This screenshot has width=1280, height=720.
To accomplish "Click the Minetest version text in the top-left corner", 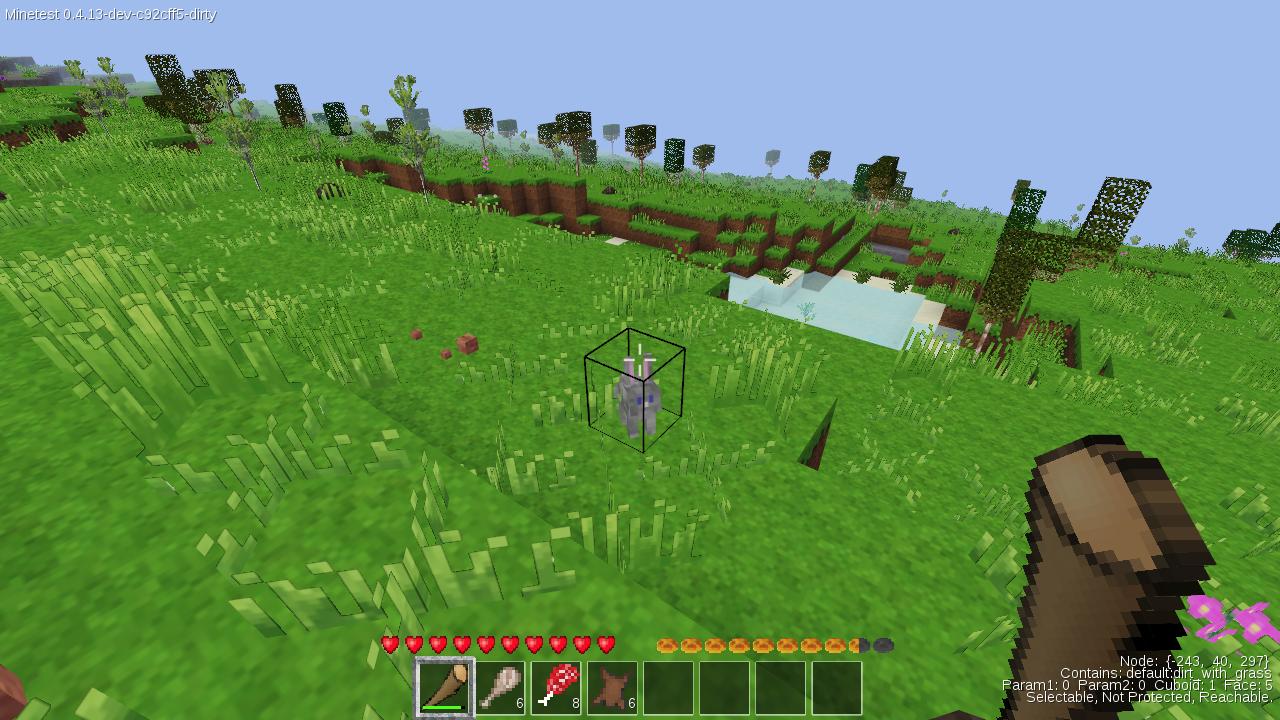I will (108, 15).
